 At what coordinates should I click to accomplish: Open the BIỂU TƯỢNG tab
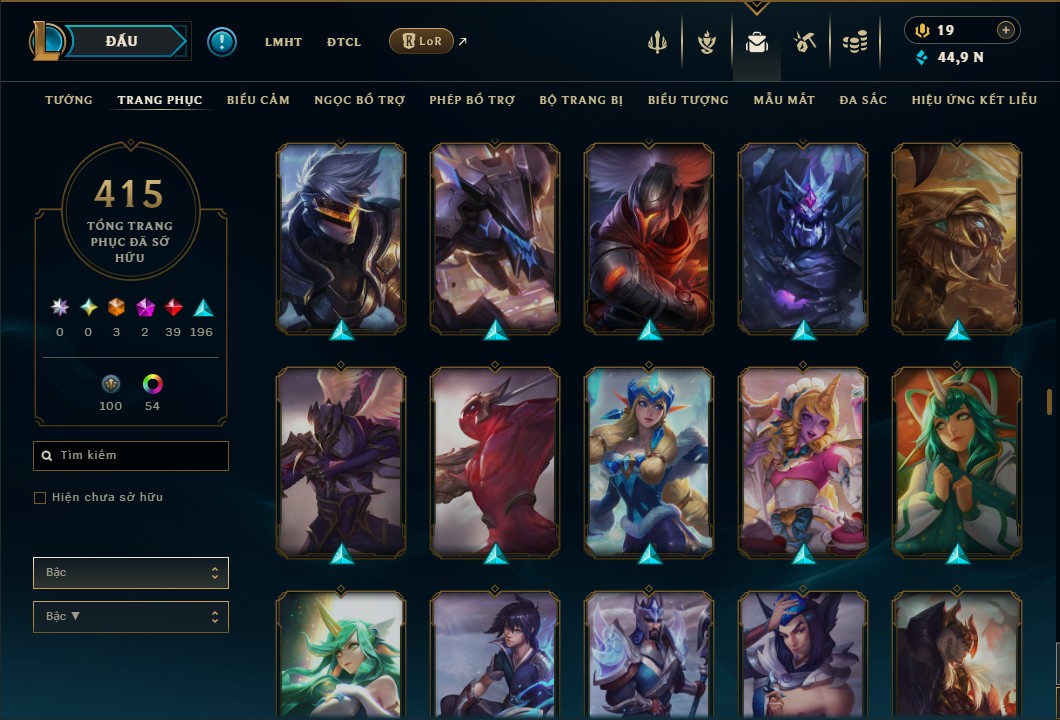[688, 100]
